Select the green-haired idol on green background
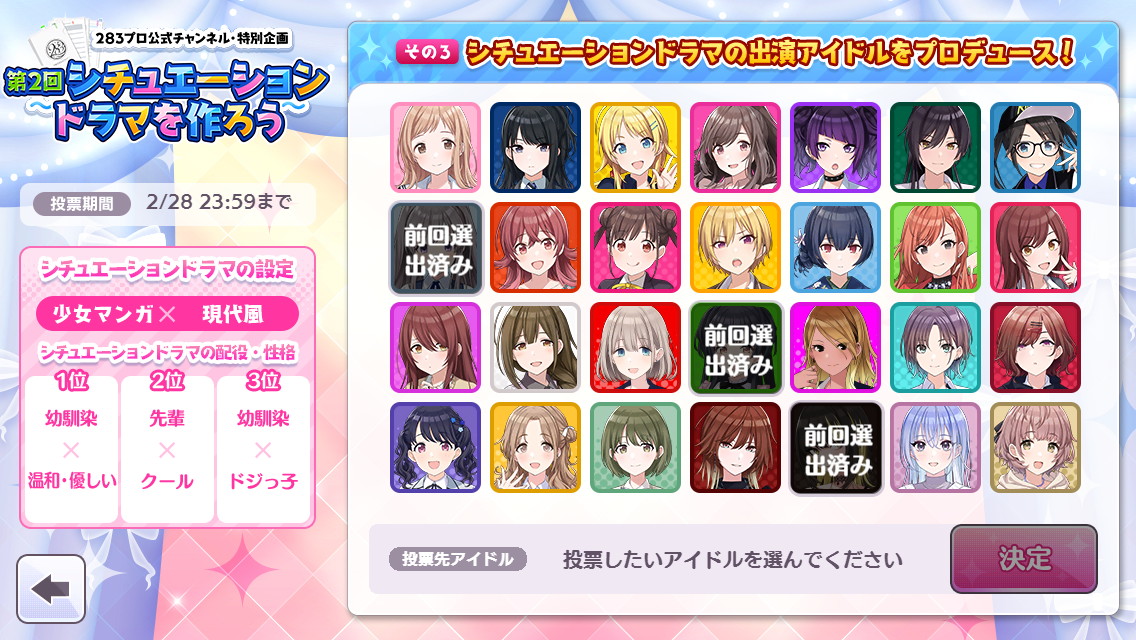This screenshot has height=640, width=1136. 635,447
